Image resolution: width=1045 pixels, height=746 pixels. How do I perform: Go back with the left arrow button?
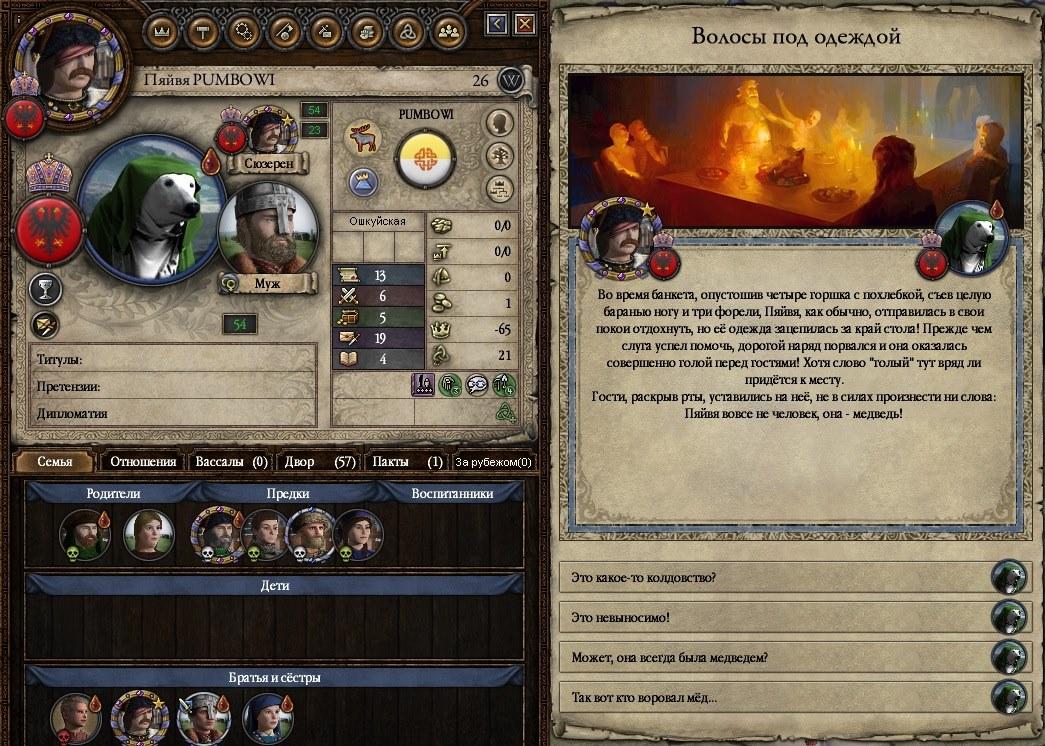click(498, 24)
